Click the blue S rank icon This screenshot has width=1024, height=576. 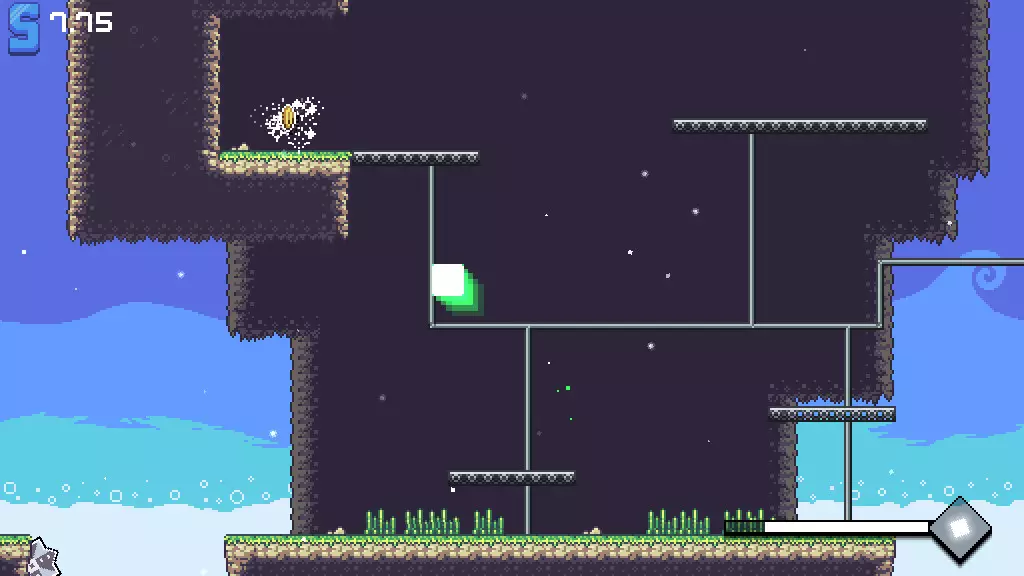25,28
